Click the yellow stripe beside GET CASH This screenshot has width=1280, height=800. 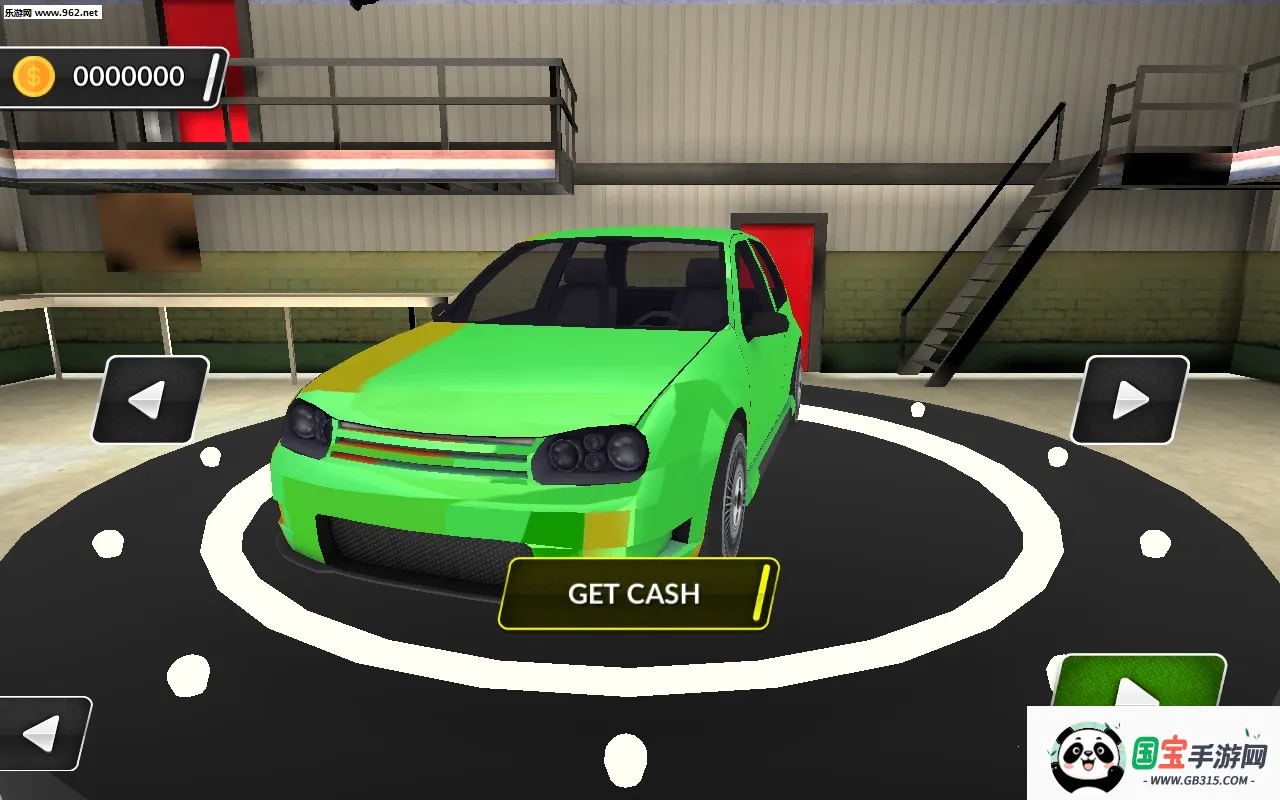(x=764, y=593)
